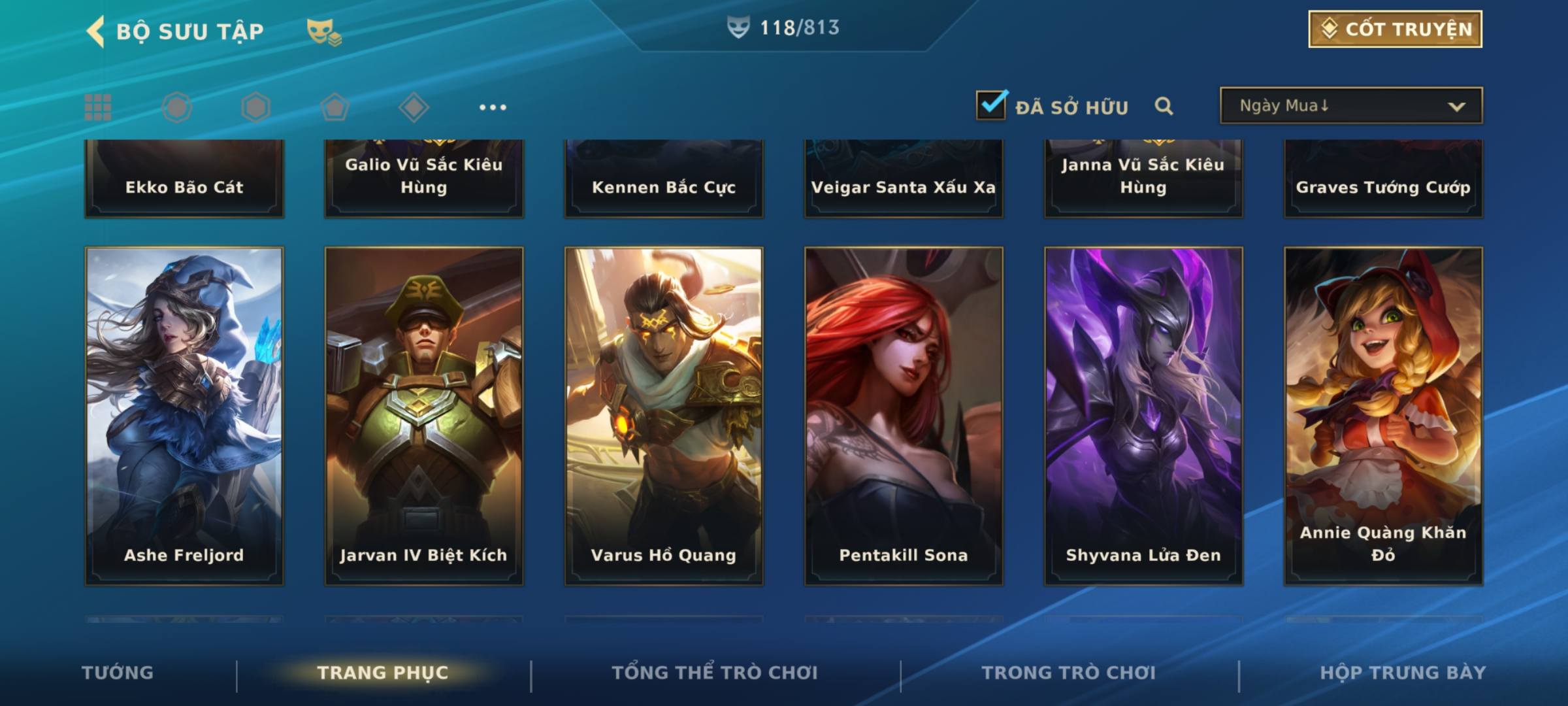View the Pentakill Sona skin
Viewport: 1568px width, 706px height.
click(x=904, y=415)
